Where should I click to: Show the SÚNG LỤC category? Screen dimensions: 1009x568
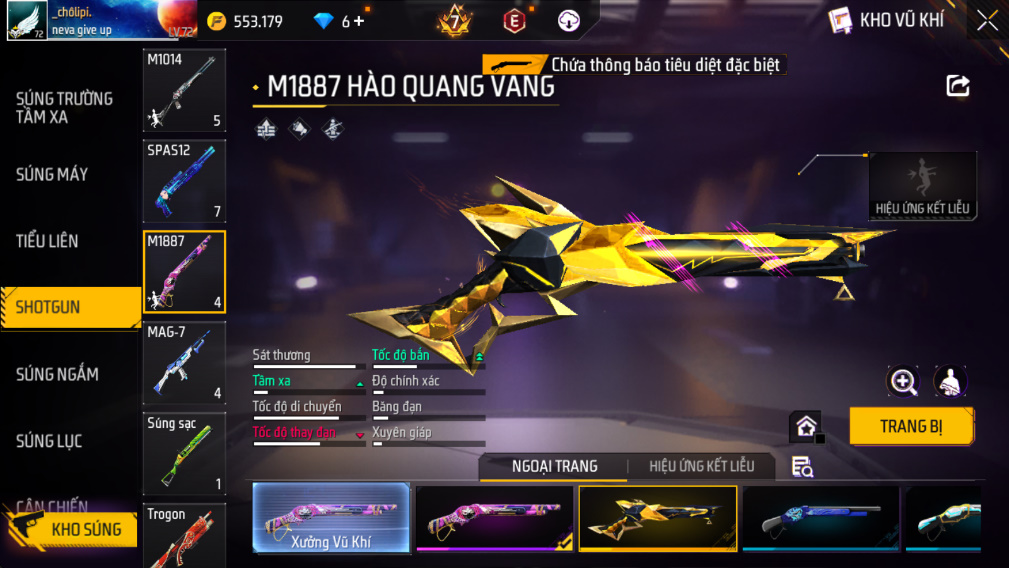click(49, 441)
